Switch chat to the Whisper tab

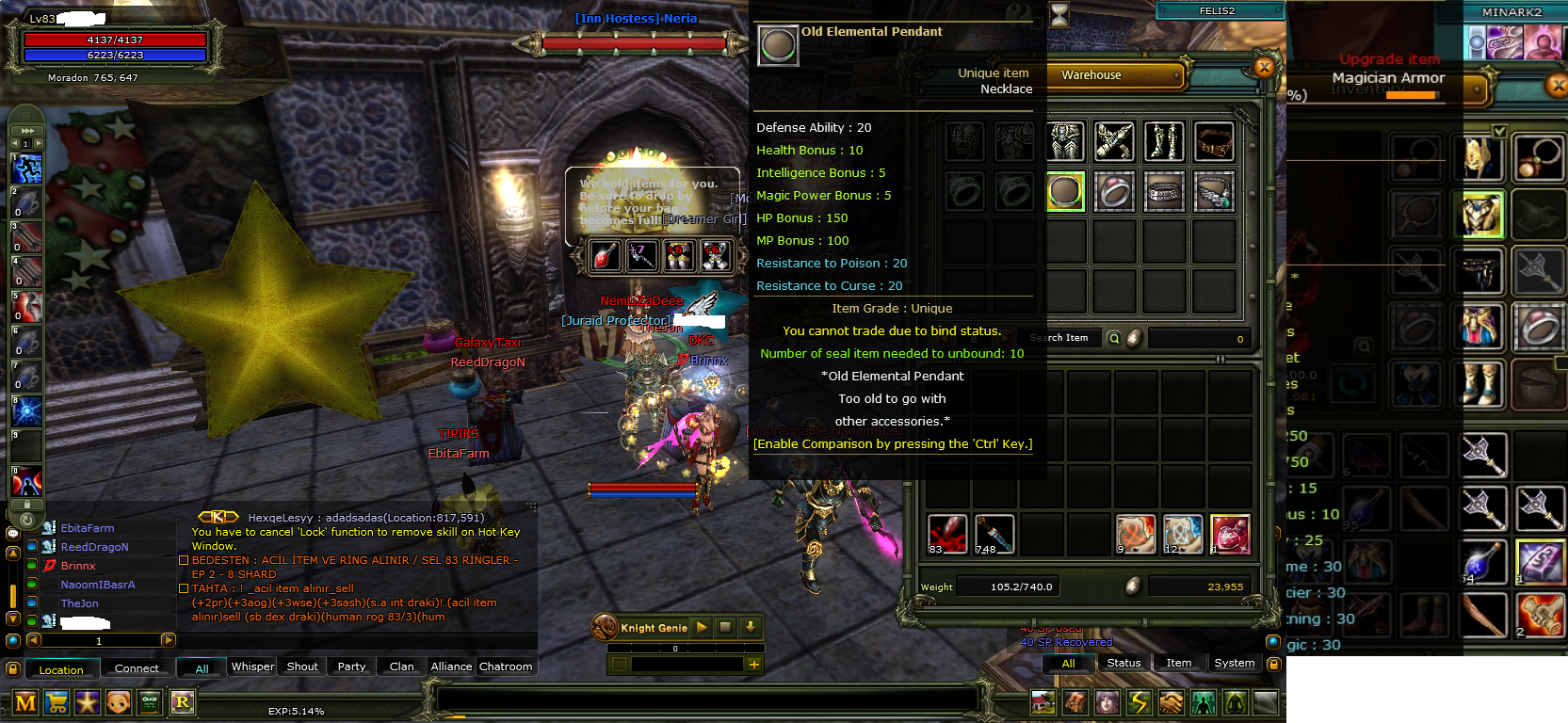[x=252, y=667]
